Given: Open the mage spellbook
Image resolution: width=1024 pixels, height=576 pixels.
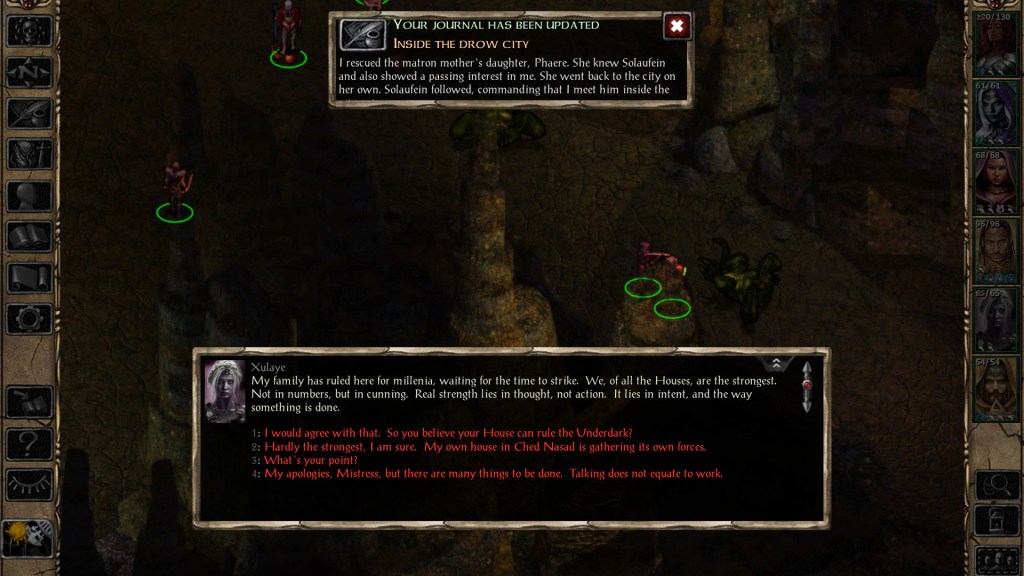Looking at the screenshot, I should tap(29, 237).
